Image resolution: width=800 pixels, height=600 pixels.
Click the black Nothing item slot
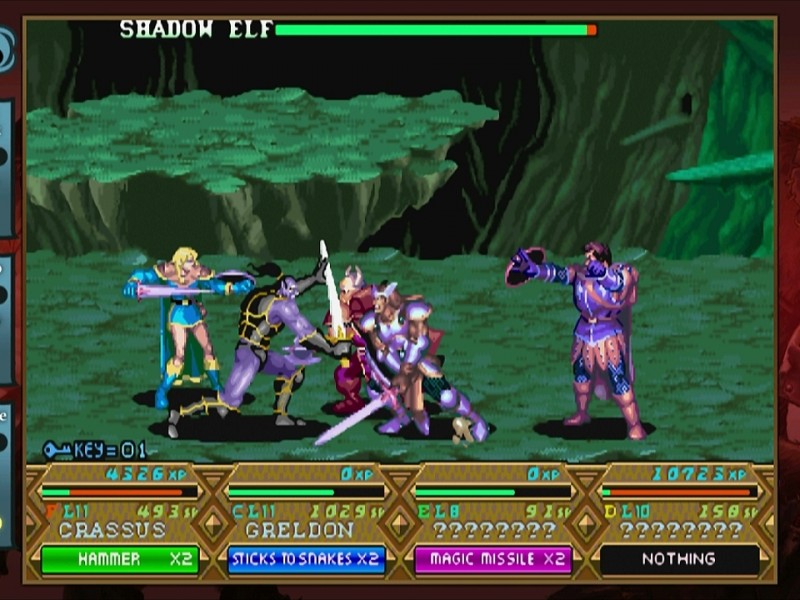coord(679,559)
